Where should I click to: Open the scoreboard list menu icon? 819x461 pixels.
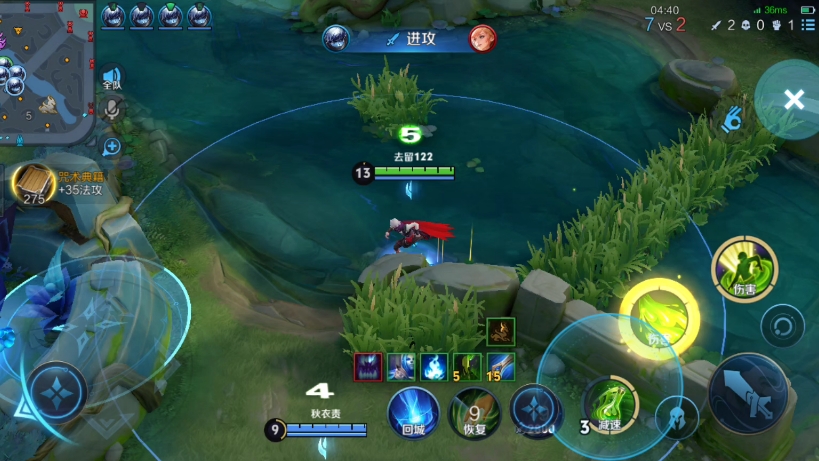tap(807, 25)
